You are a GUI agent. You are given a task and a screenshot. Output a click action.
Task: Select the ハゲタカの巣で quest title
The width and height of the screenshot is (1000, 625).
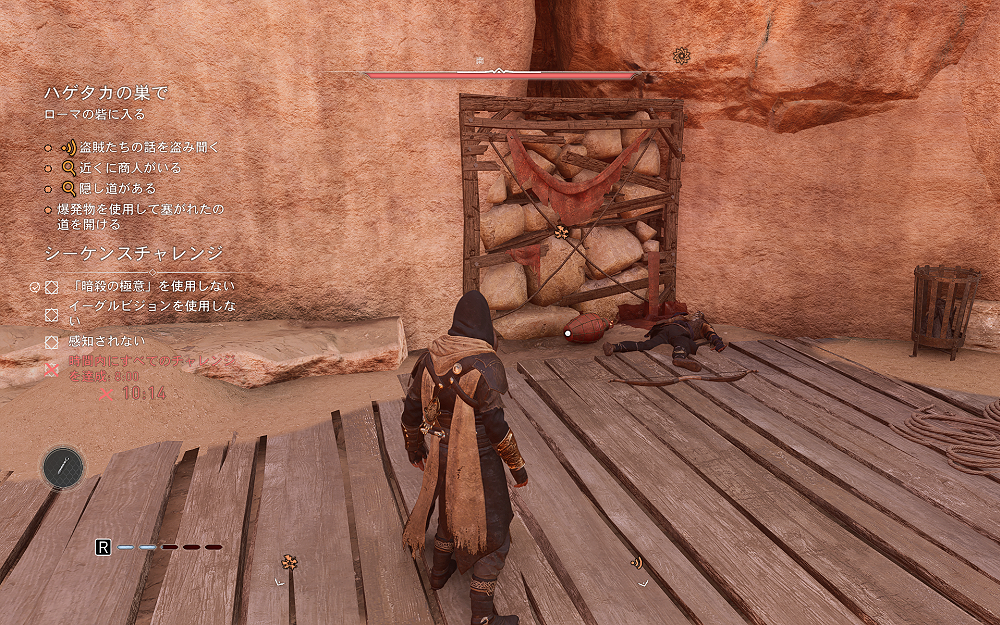pos(105,93)
